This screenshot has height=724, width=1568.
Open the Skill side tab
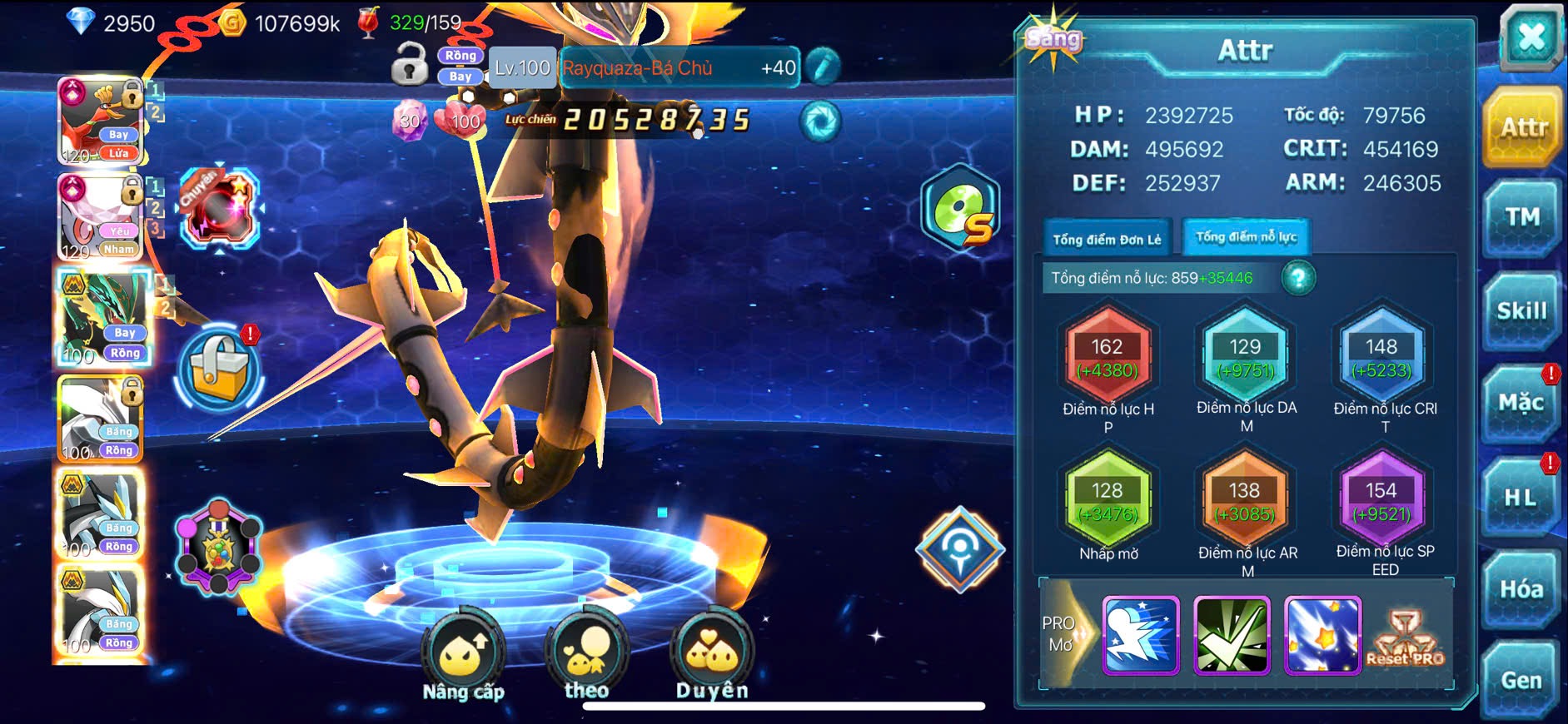[1521, 311]
